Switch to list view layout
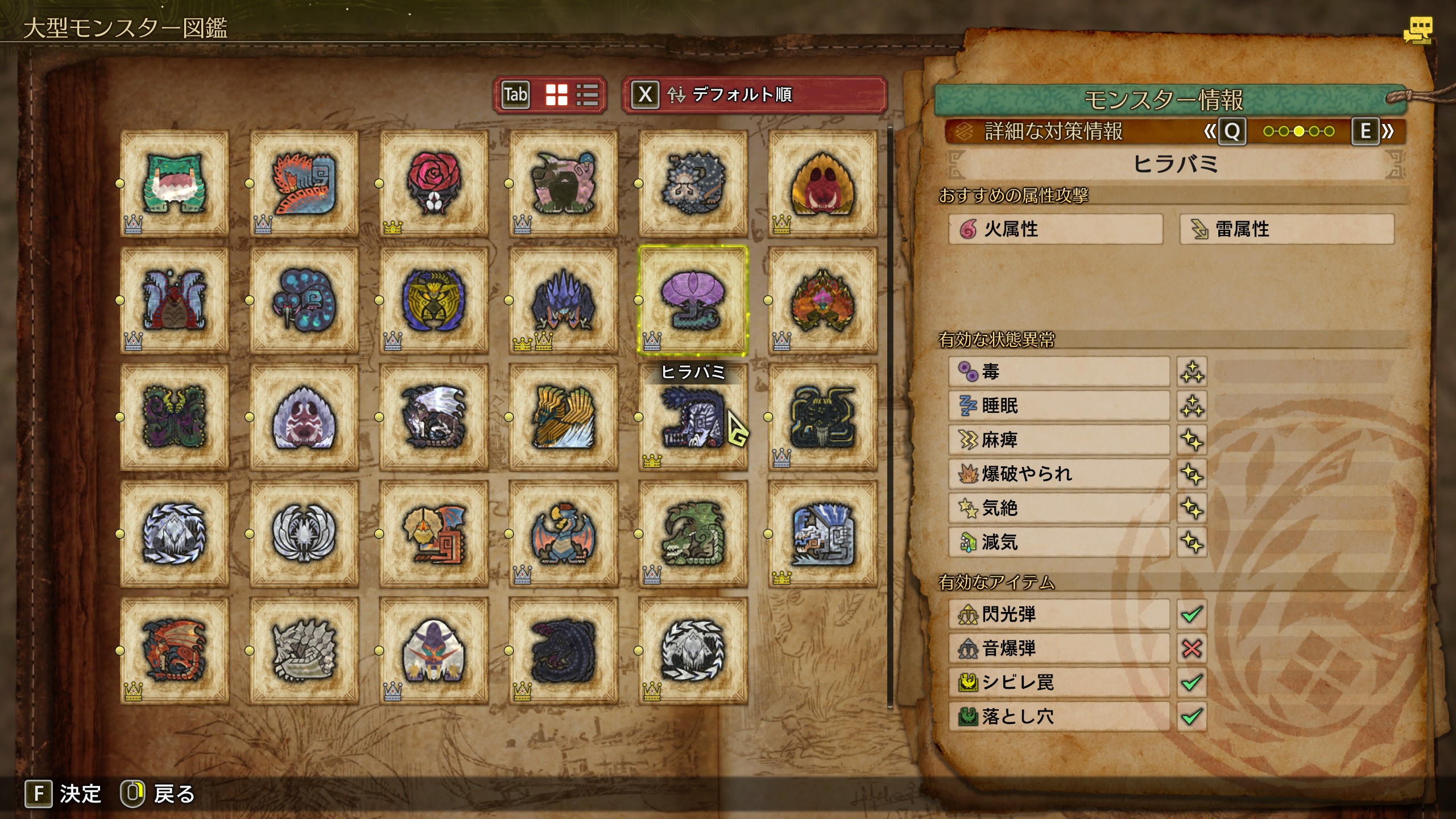 pos(587,94)
